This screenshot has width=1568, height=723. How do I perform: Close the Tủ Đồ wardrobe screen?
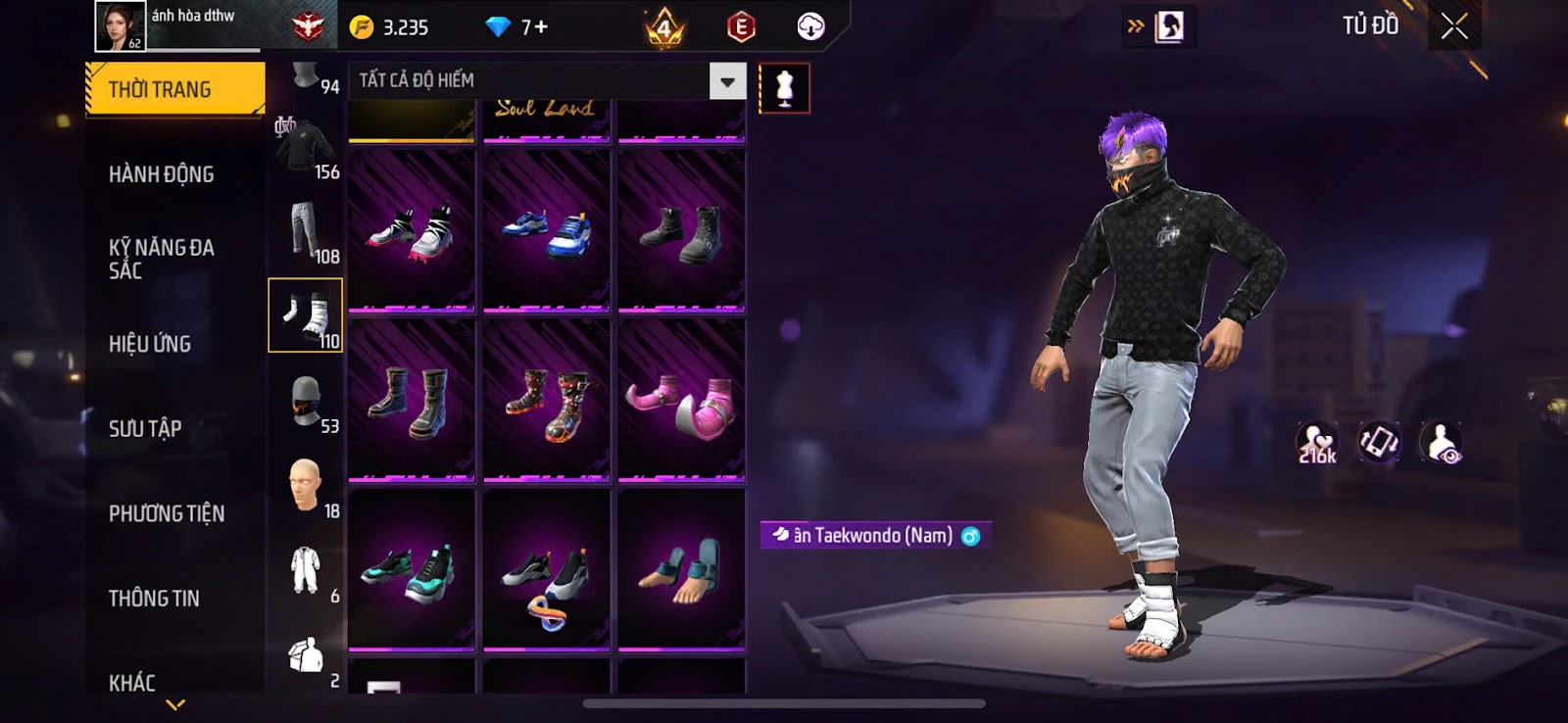pyautogui.click(x=1454, y=26)
